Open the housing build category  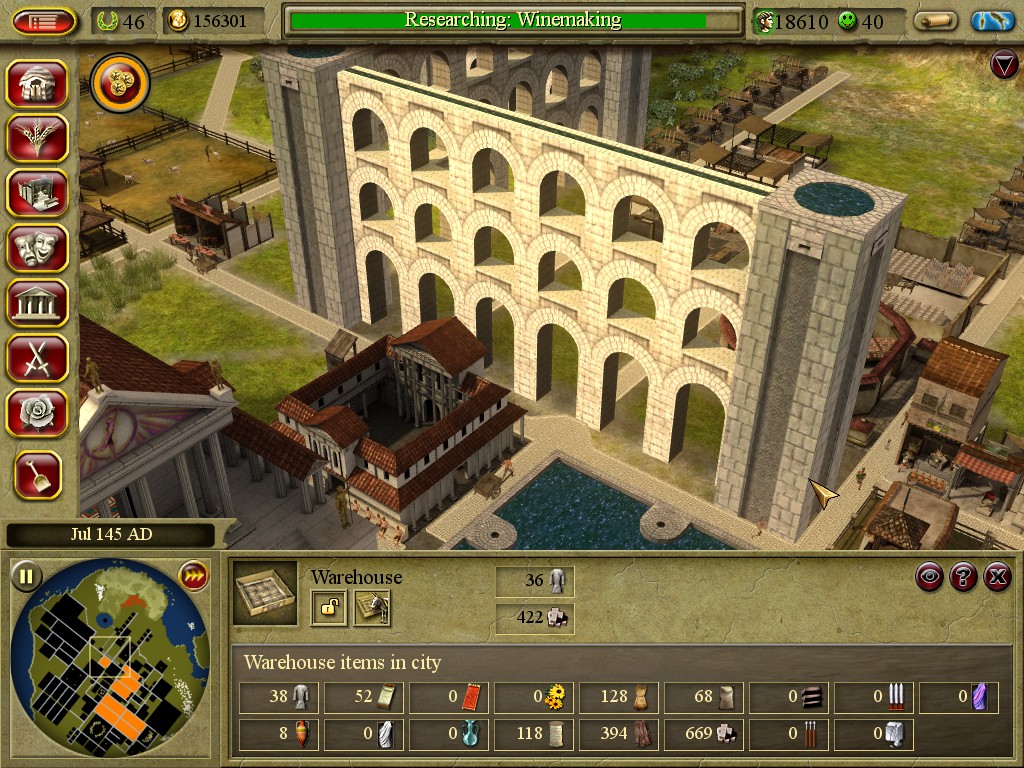(38, 83)
